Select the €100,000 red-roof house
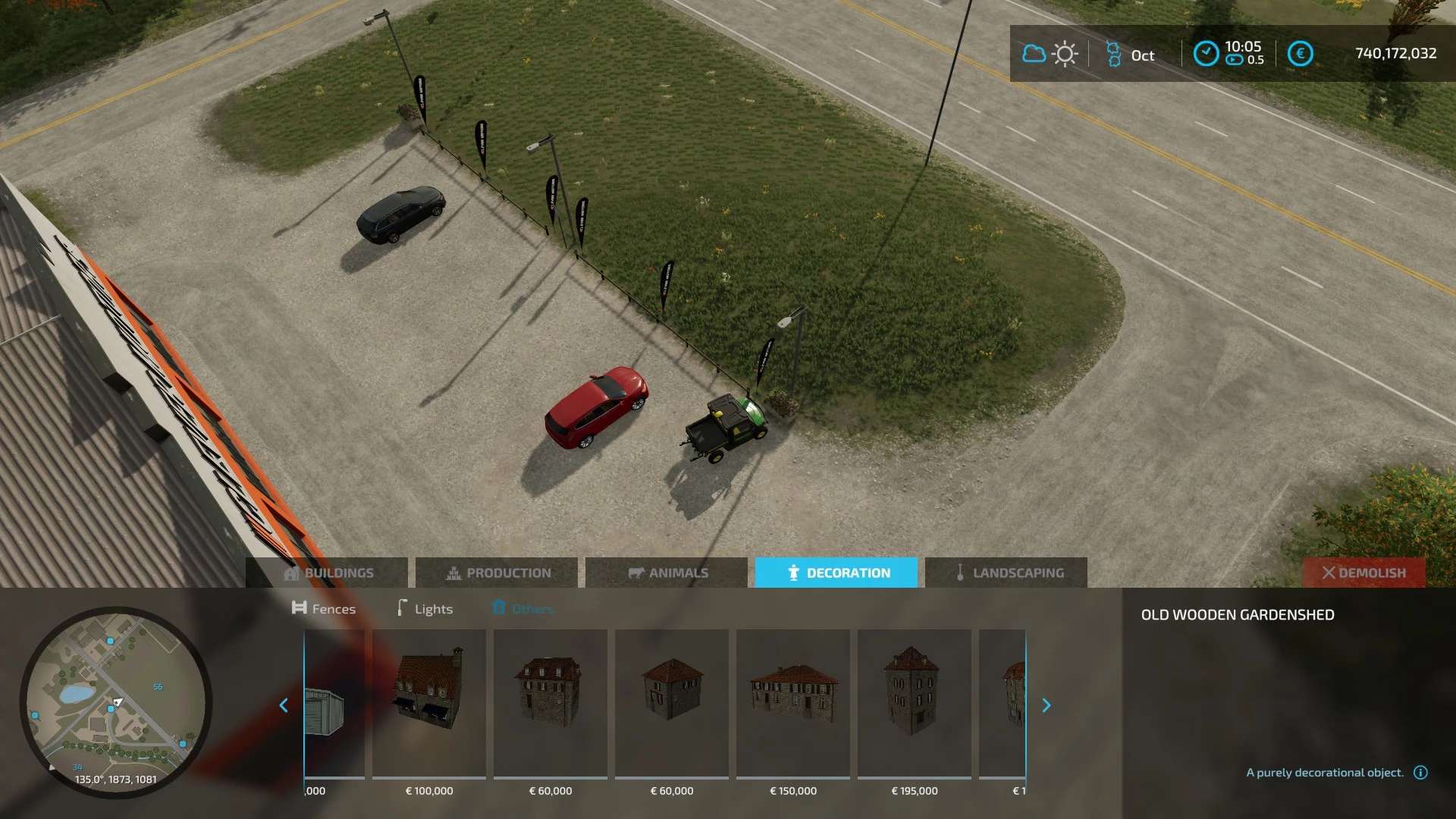This screenshot has height=819, width=1456. point(429,704)
